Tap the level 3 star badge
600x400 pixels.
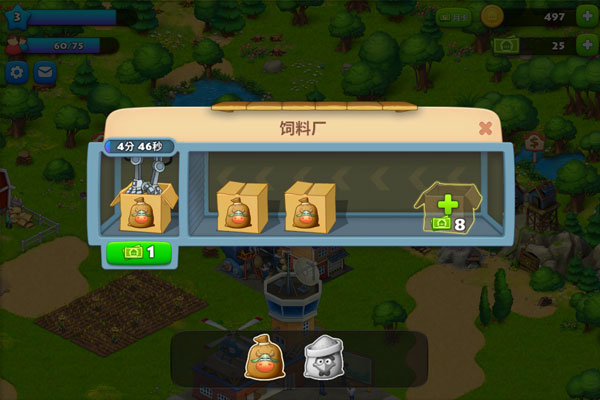coord(16,15)
